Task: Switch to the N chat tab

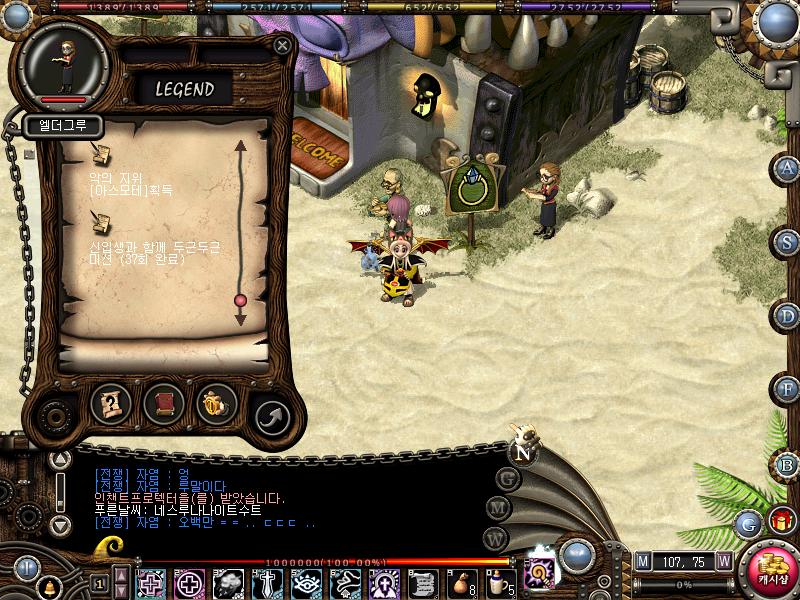Action: click(521, 452)
